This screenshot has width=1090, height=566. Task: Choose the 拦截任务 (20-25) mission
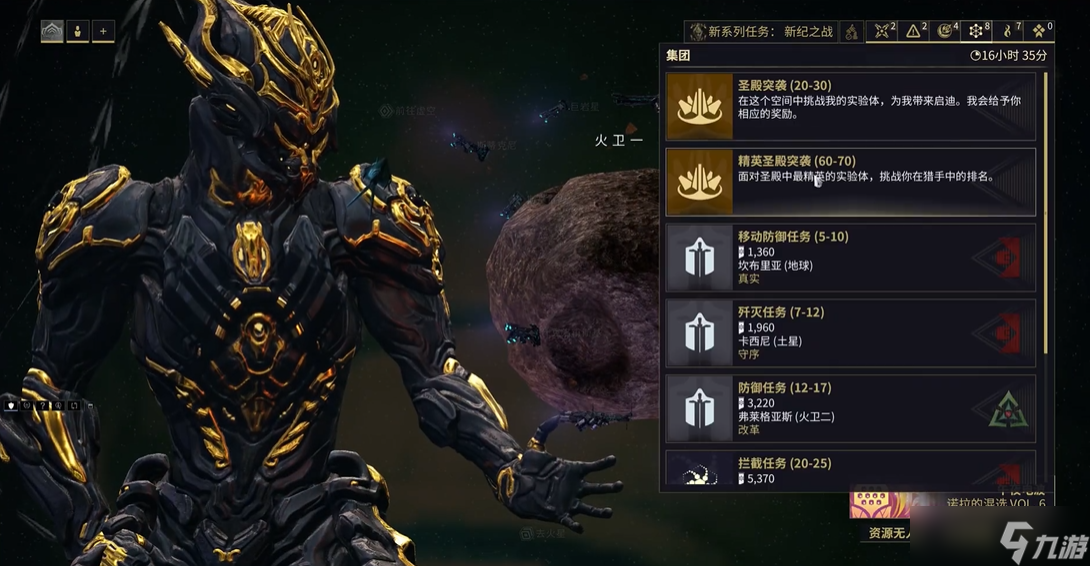(850, 469)
